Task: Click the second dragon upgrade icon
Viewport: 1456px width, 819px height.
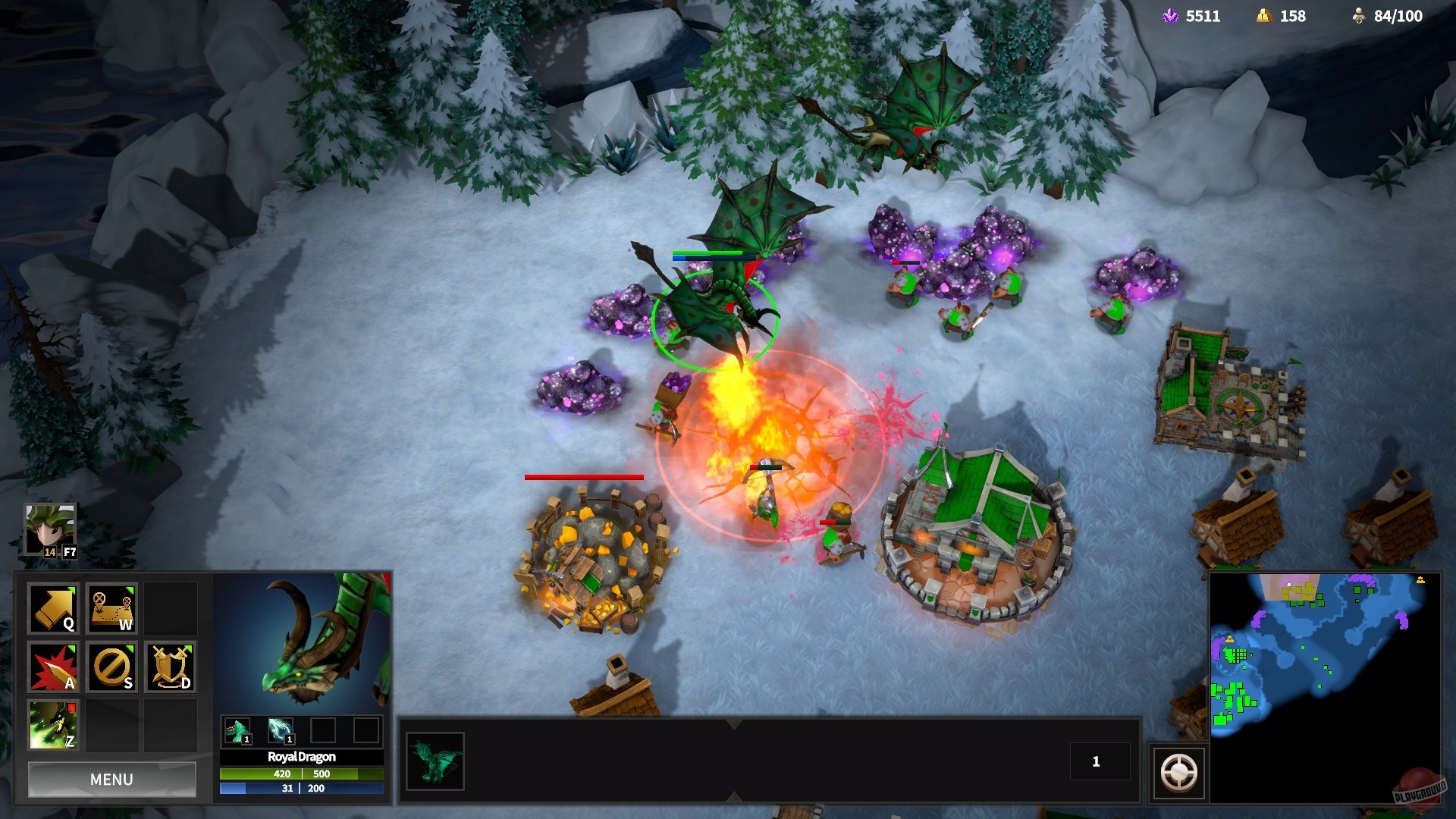Action: click(x=281, y=731)
